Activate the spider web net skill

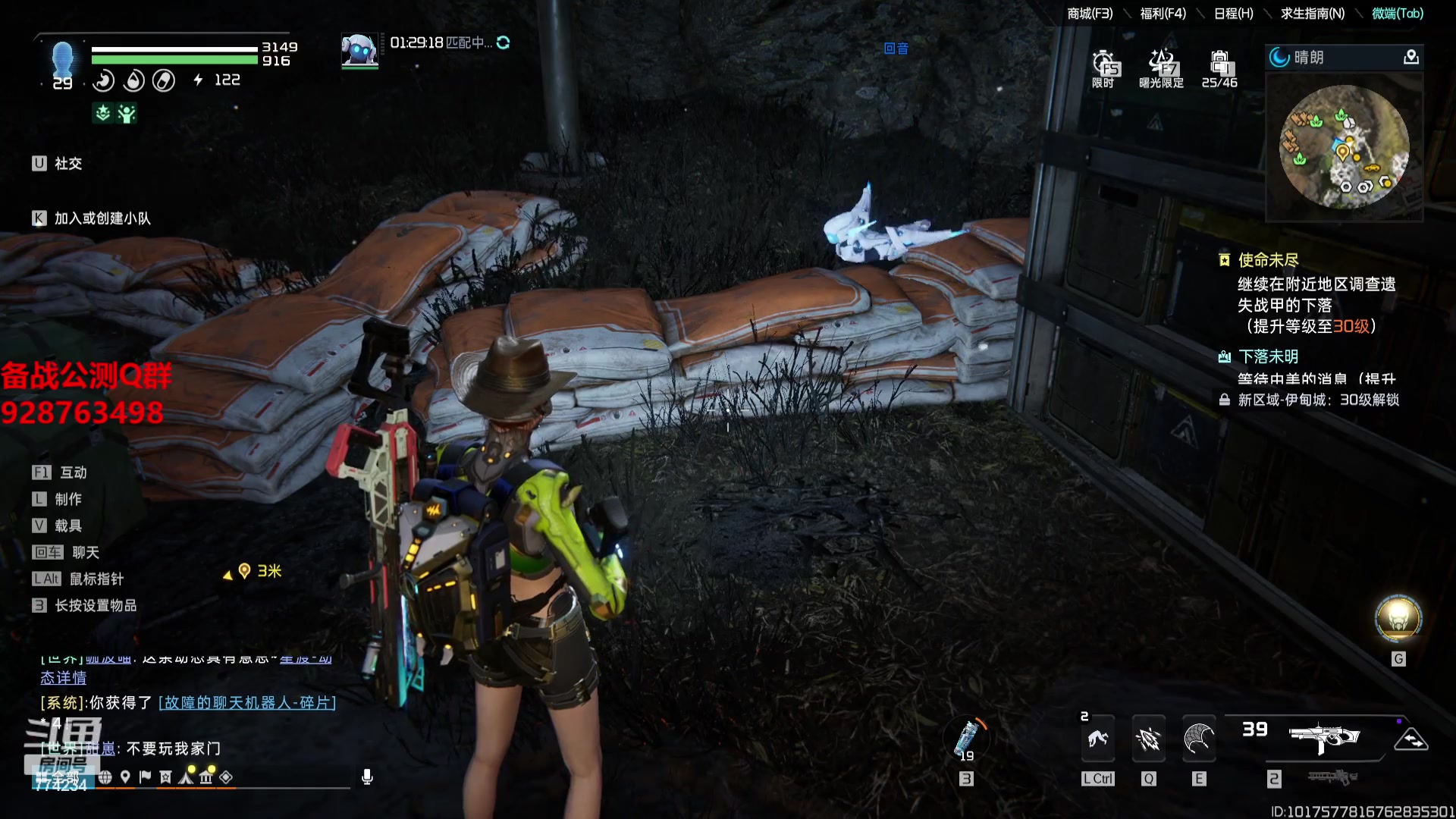[1199, 739]
